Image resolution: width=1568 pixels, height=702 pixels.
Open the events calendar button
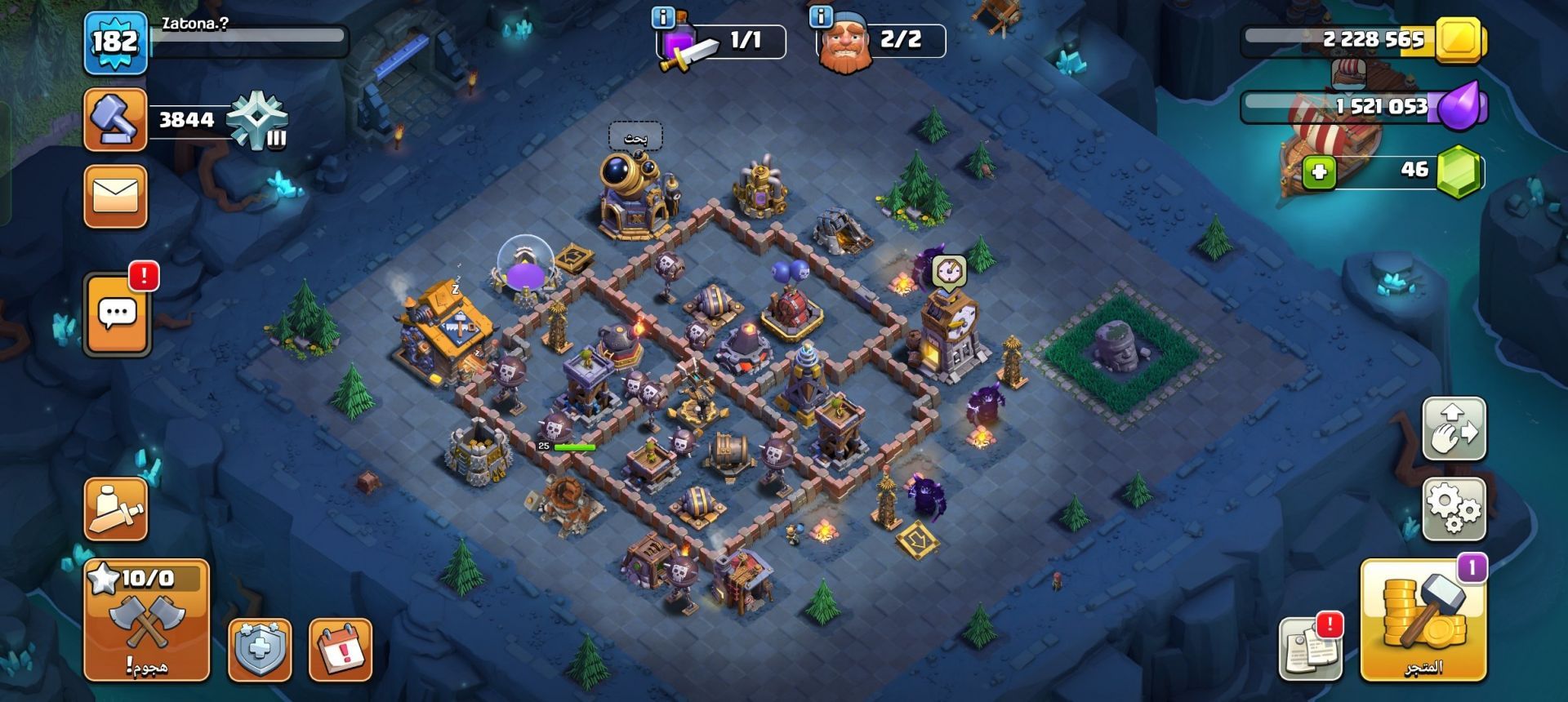point(341,651)
